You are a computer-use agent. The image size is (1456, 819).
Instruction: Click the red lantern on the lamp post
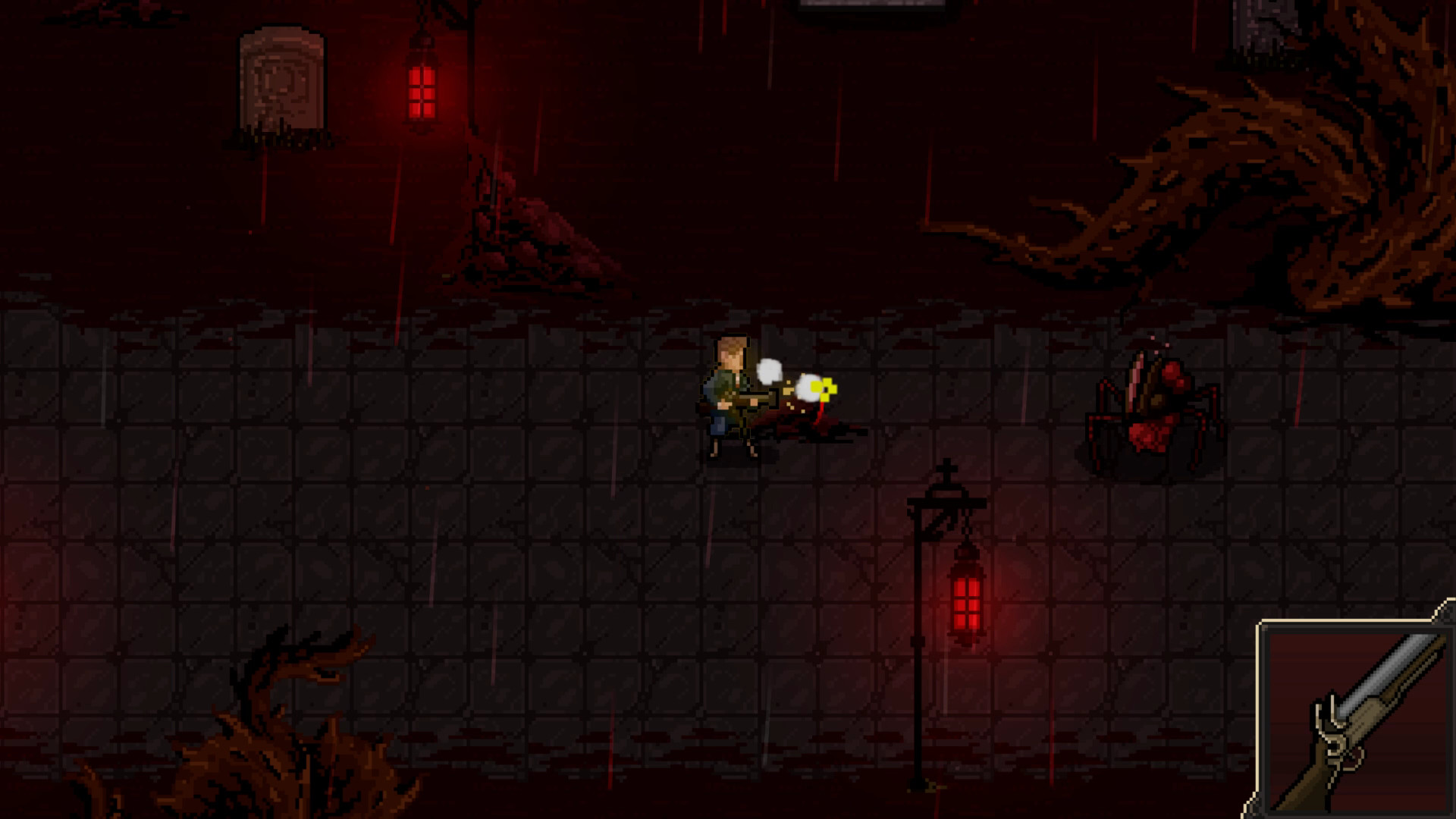pos(965,599)
